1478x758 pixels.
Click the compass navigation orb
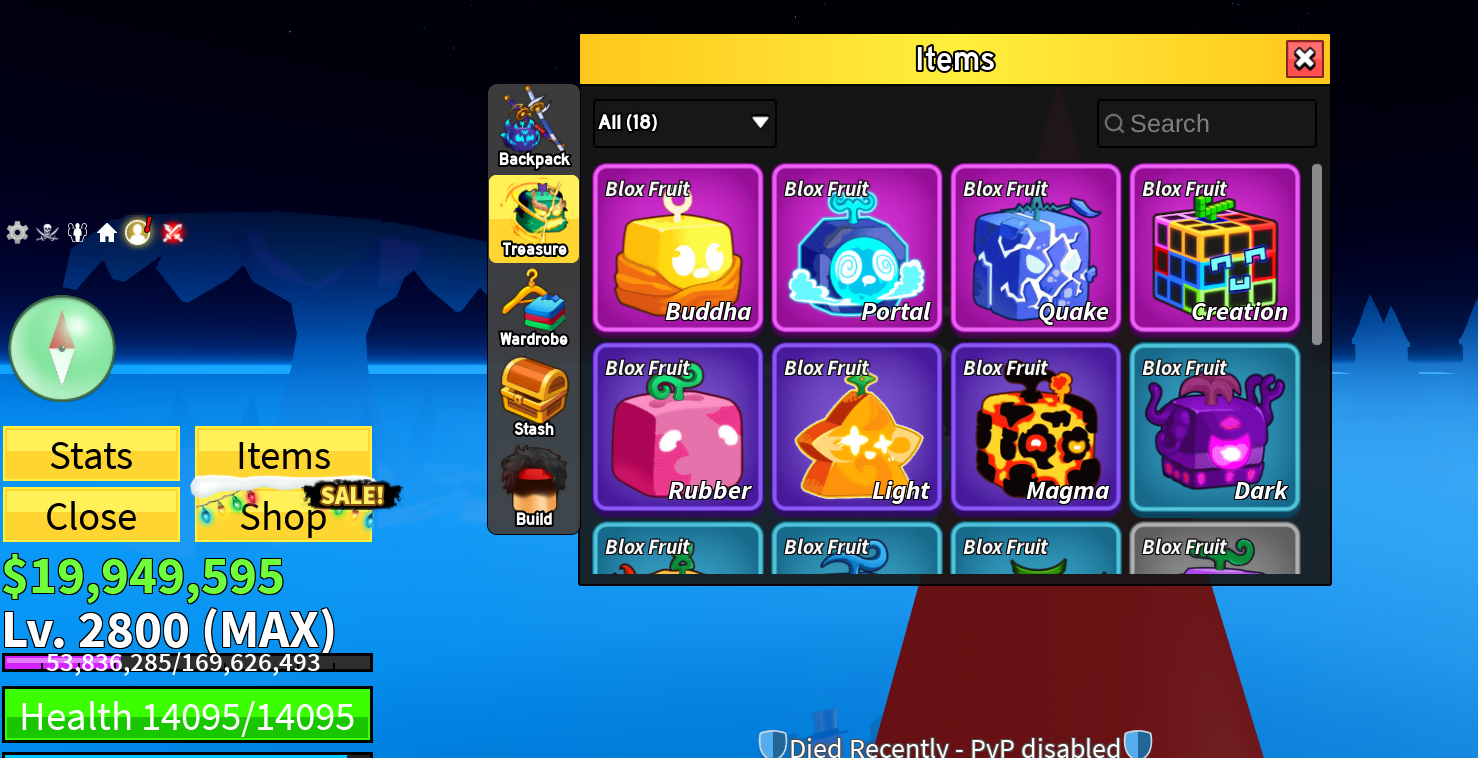(61, 347)
